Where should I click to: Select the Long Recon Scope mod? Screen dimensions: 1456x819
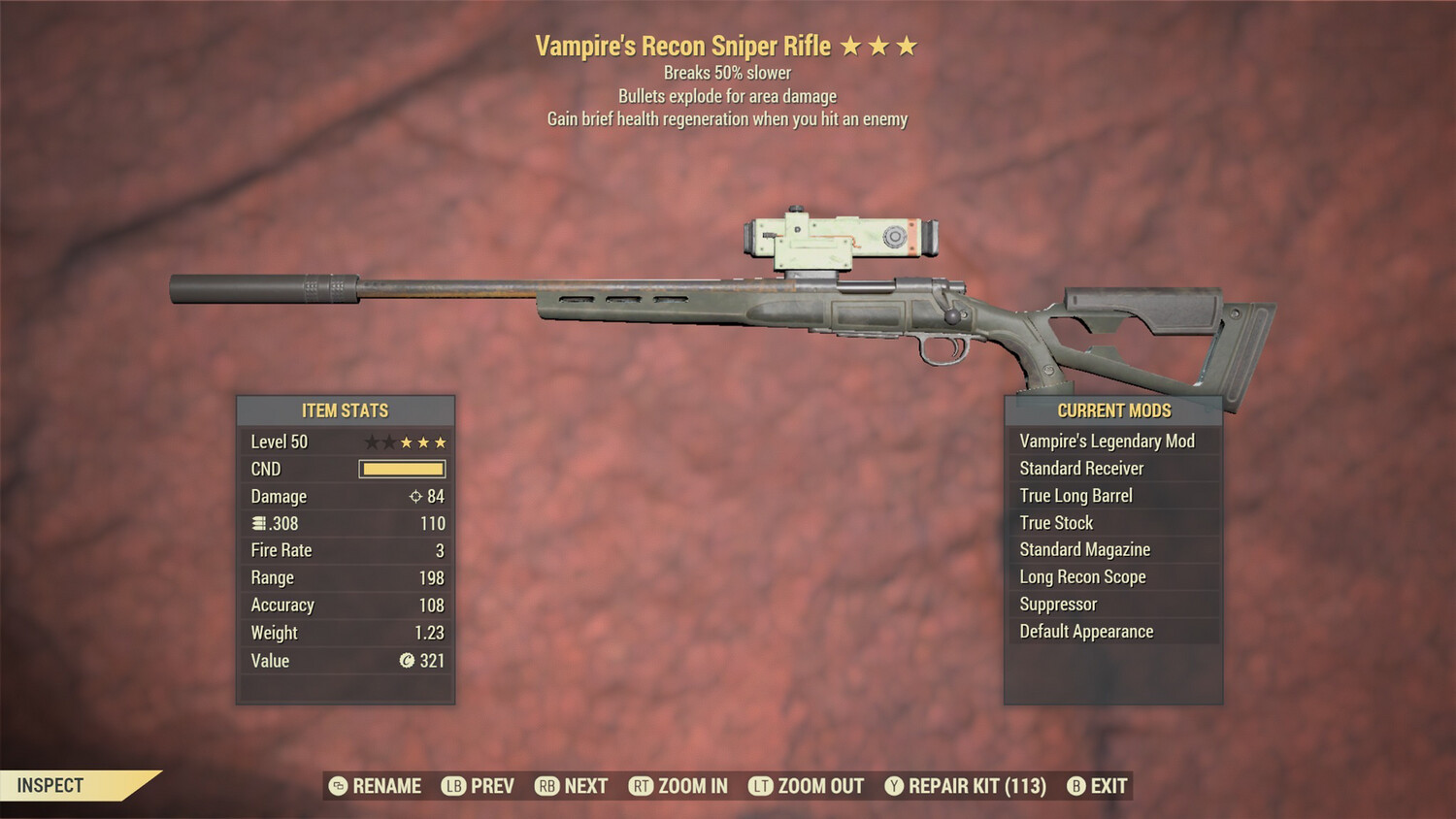pyautogui.click(x=1082, y=576)
